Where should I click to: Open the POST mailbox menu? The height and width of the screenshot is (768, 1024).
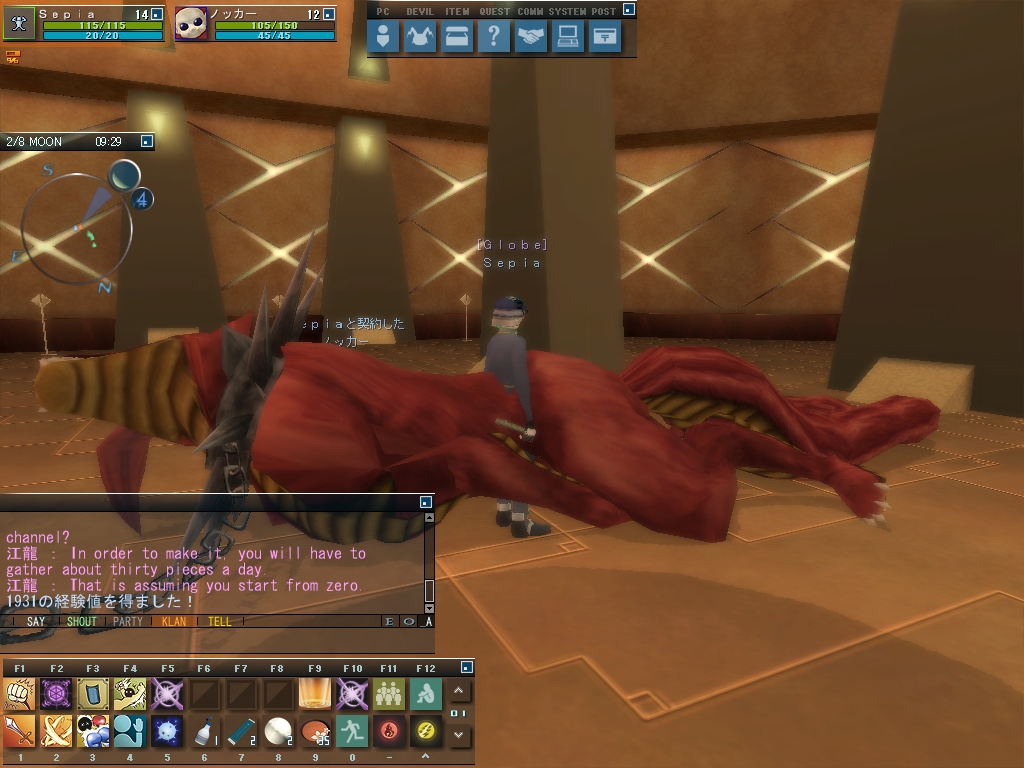605,37
